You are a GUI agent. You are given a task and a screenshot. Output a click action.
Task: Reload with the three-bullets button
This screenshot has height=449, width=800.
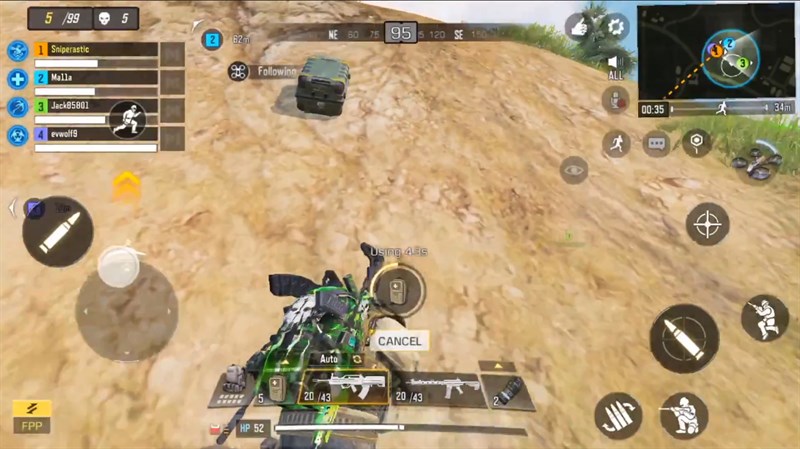tap(618, 415)
